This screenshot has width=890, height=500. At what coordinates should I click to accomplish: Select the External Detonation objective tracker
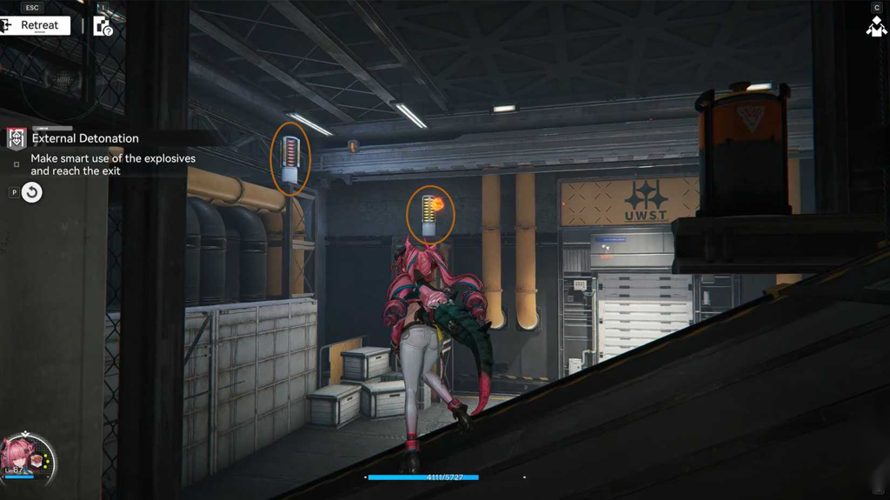[85, 139]
